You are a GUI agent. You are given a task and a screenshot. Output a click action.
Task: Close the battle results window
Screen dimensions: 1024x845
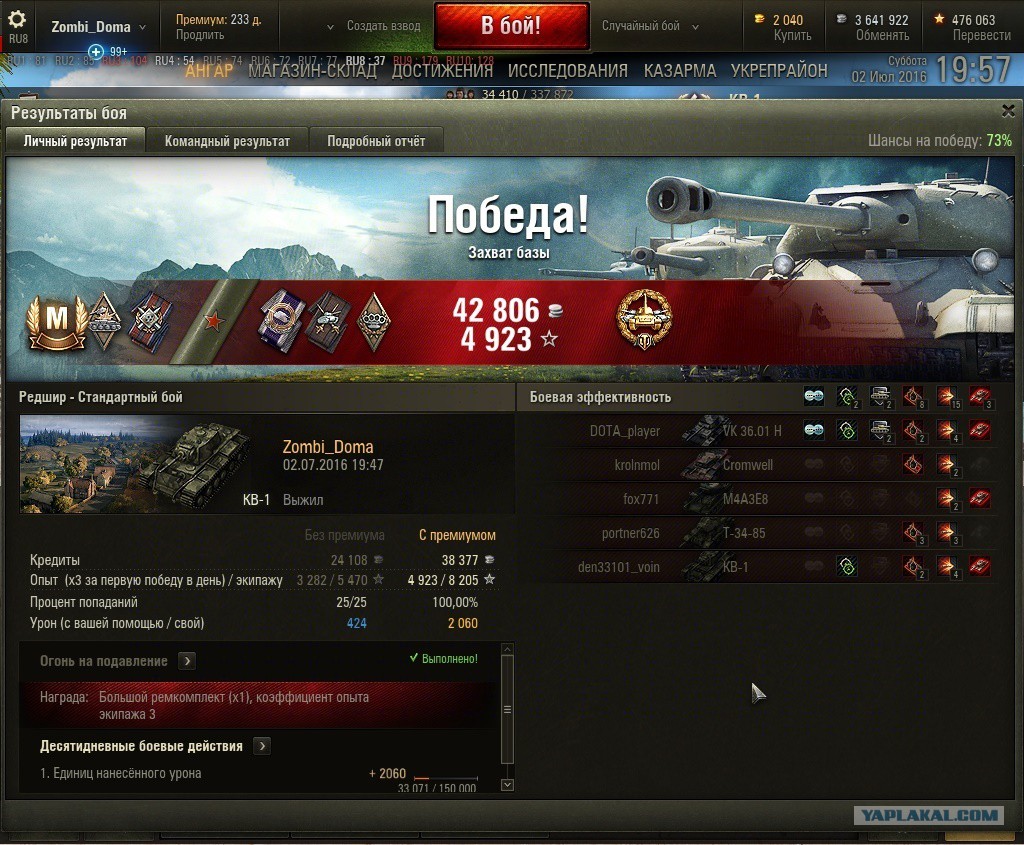(1007, 112)
